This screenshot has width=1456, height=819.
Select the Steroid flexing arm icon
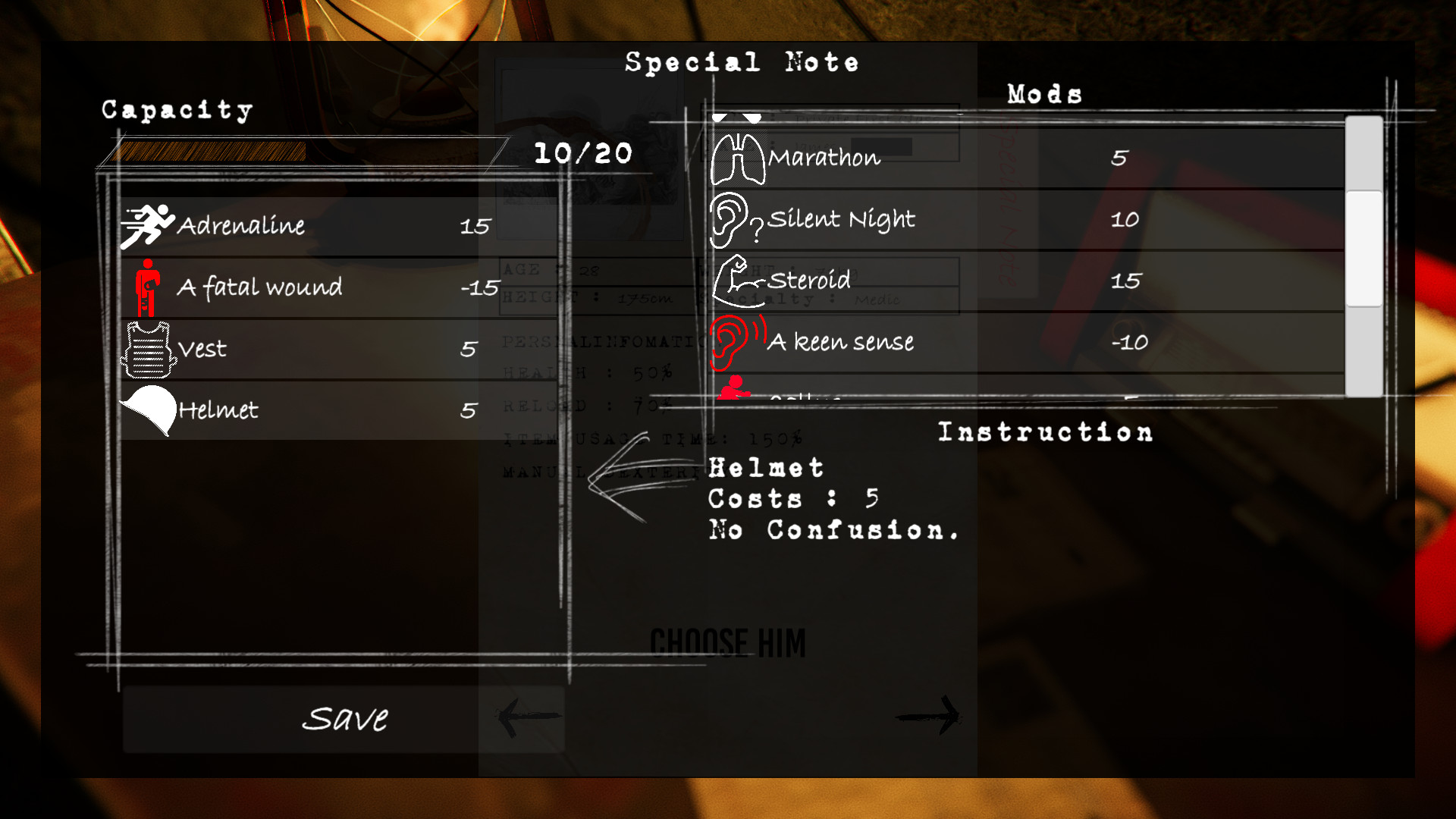[x=734, y=281]
